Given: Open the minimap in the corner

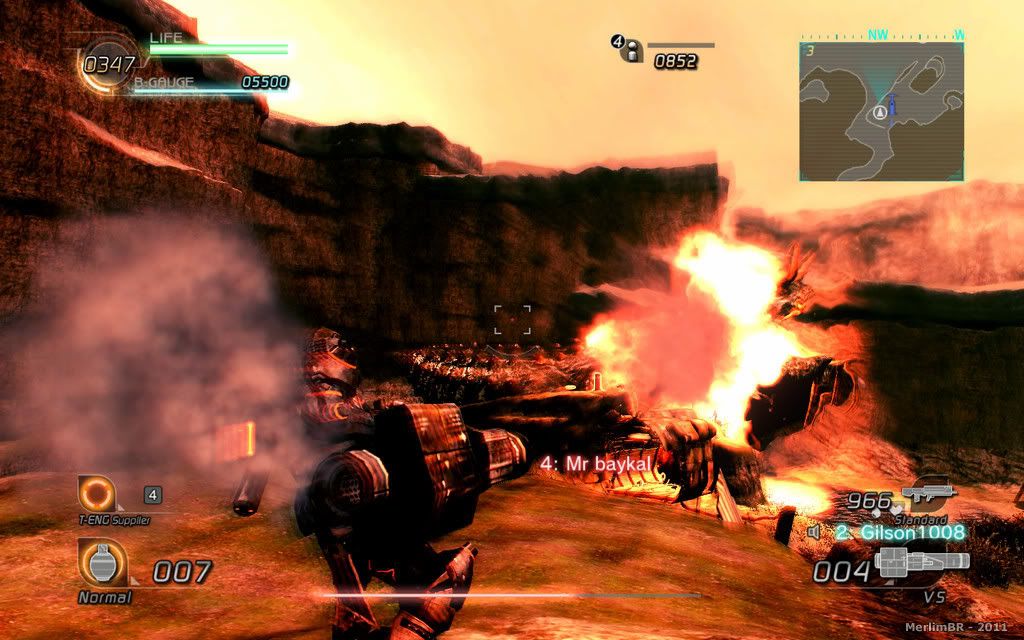Looking at the screenshot, I should 881,110.
